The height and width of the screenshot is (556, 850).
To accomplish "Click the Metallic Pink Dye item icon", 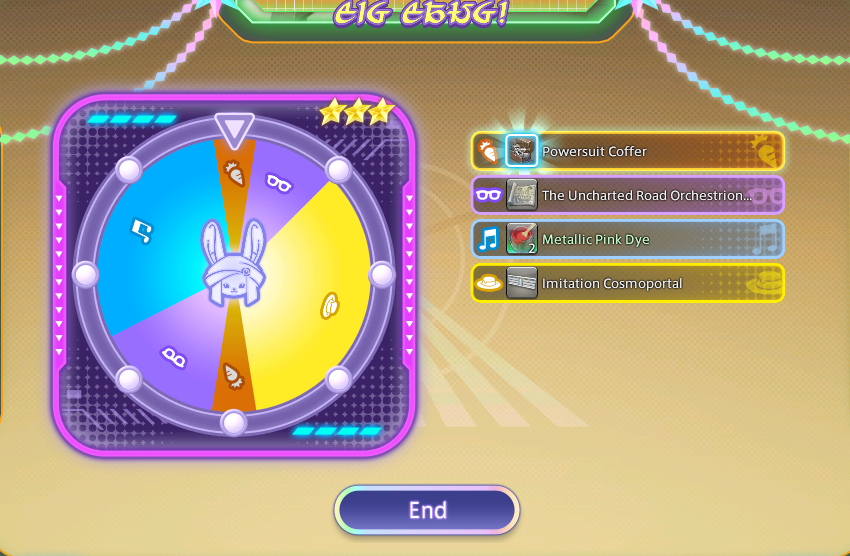I will [x=522, y=240].
